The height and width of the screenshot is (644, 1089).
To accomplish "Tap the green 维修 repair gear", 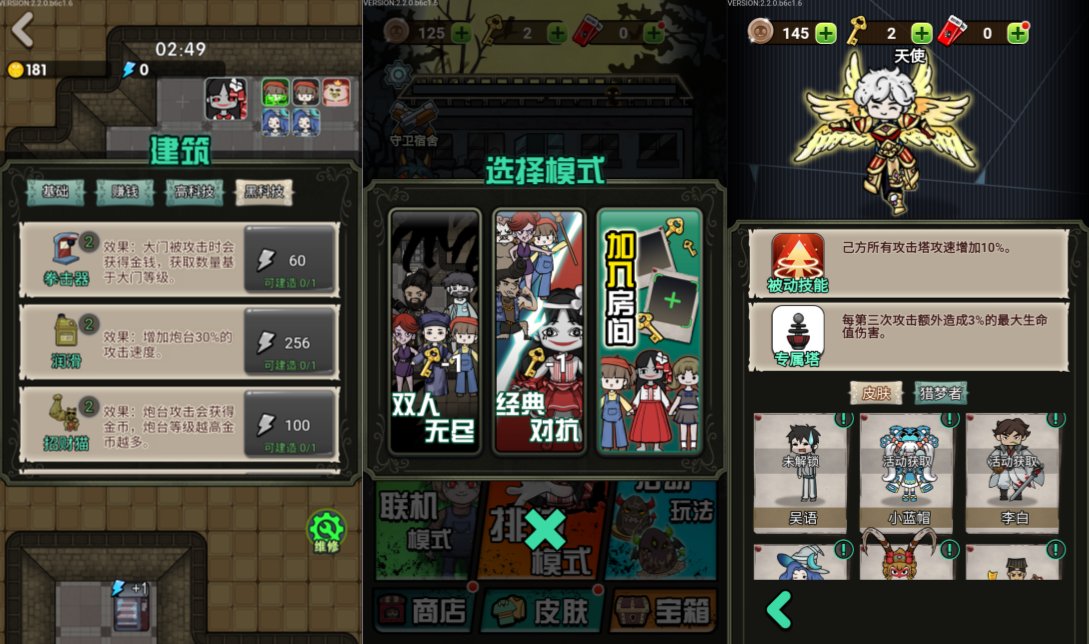I will (326, 531).
